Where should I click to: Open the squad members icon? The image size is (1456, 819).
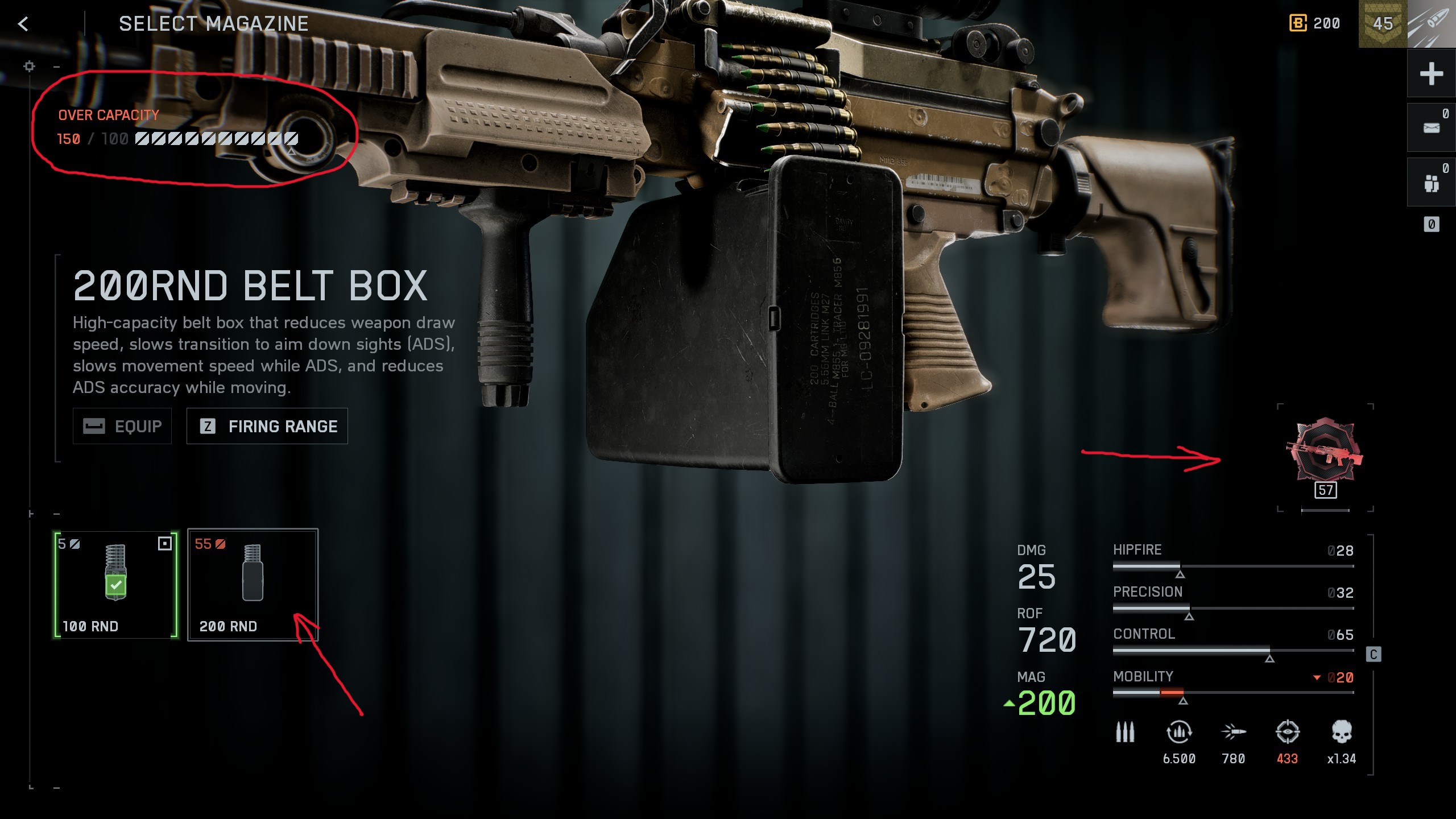coord(1431,183)
